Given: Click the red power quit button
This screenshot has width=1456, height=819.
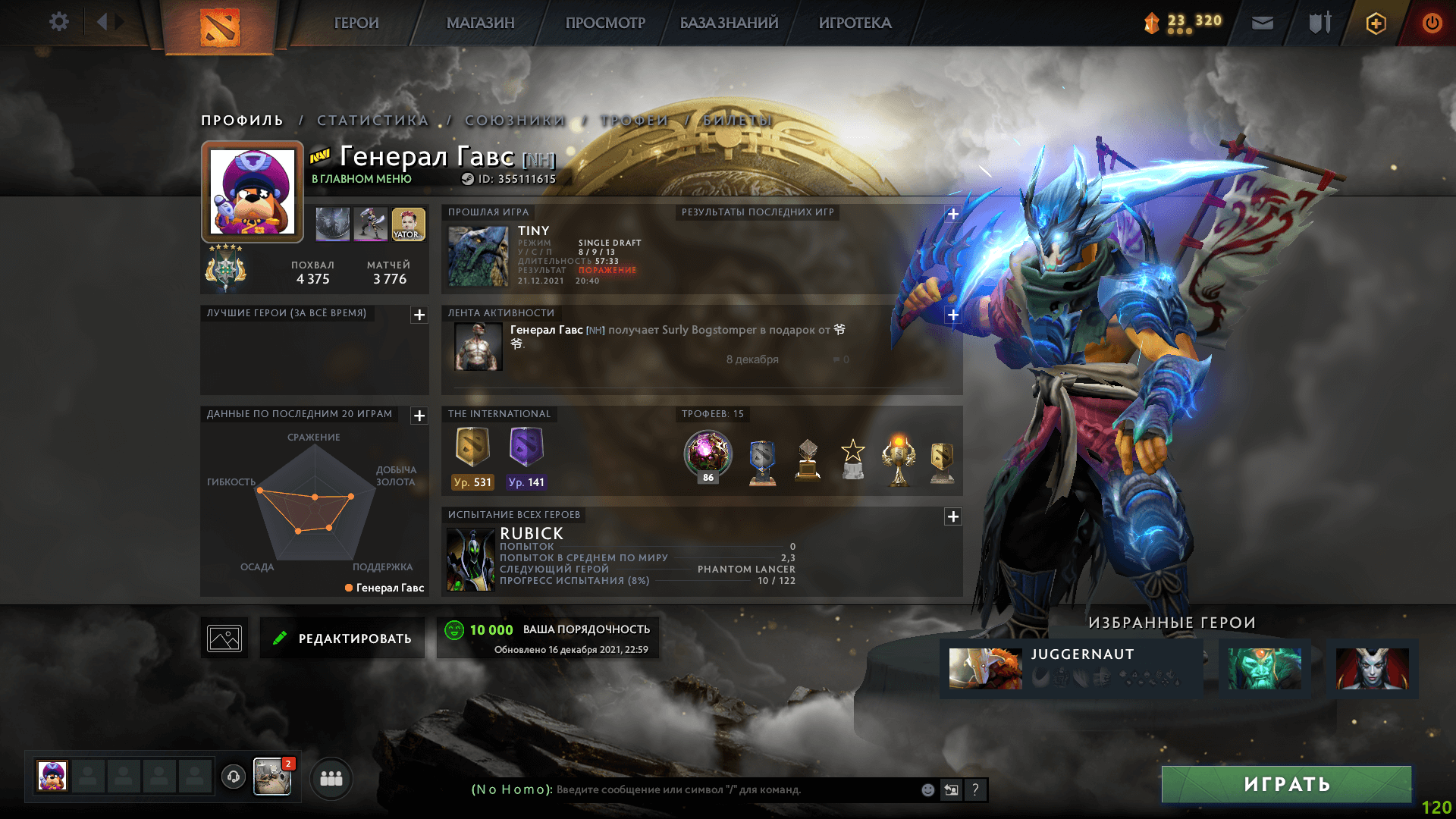Looking at the screenshot, I should pos(1432,23).
